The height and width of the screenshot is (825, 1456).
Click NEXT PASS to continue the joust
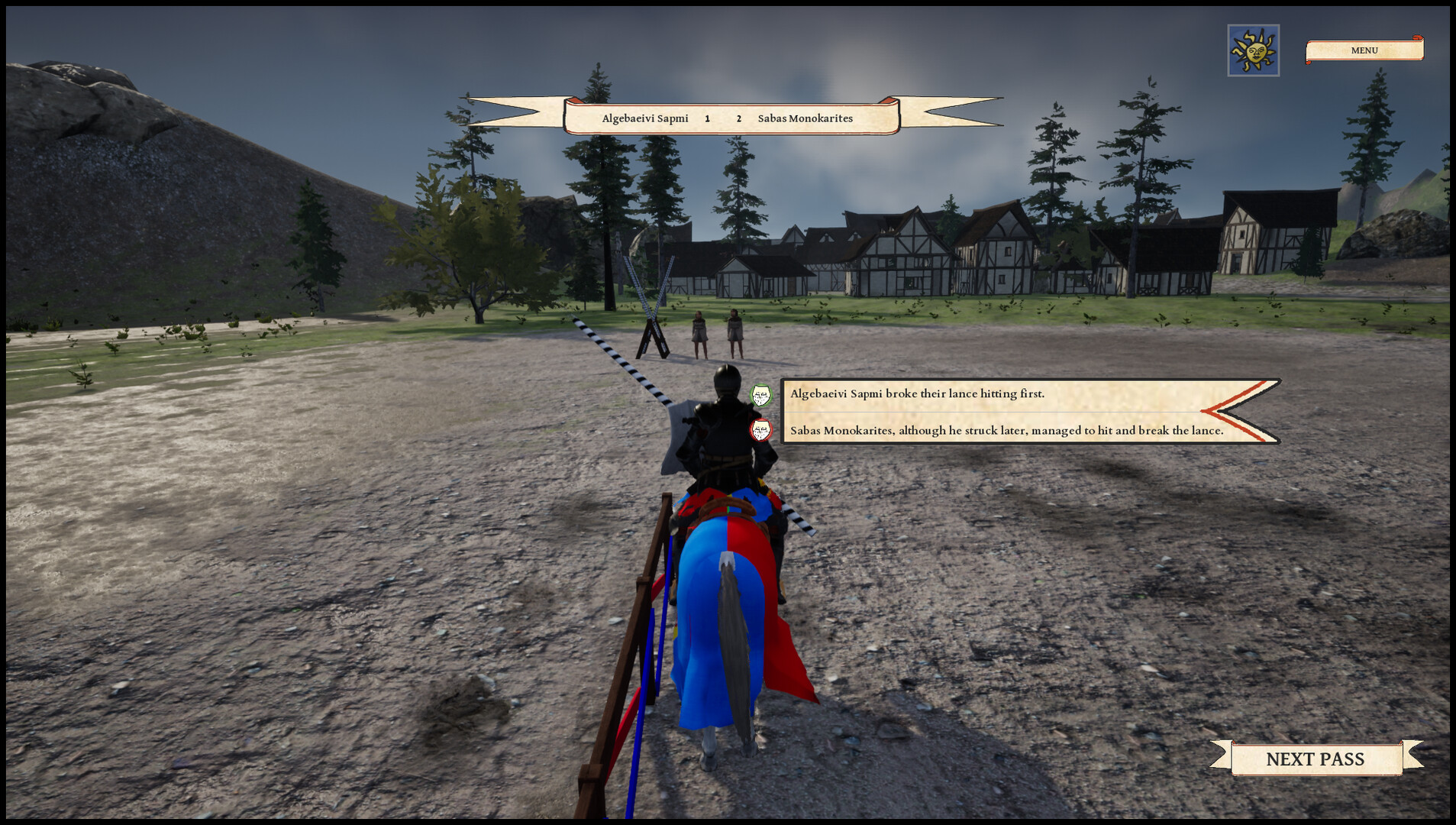[1316, 759]
